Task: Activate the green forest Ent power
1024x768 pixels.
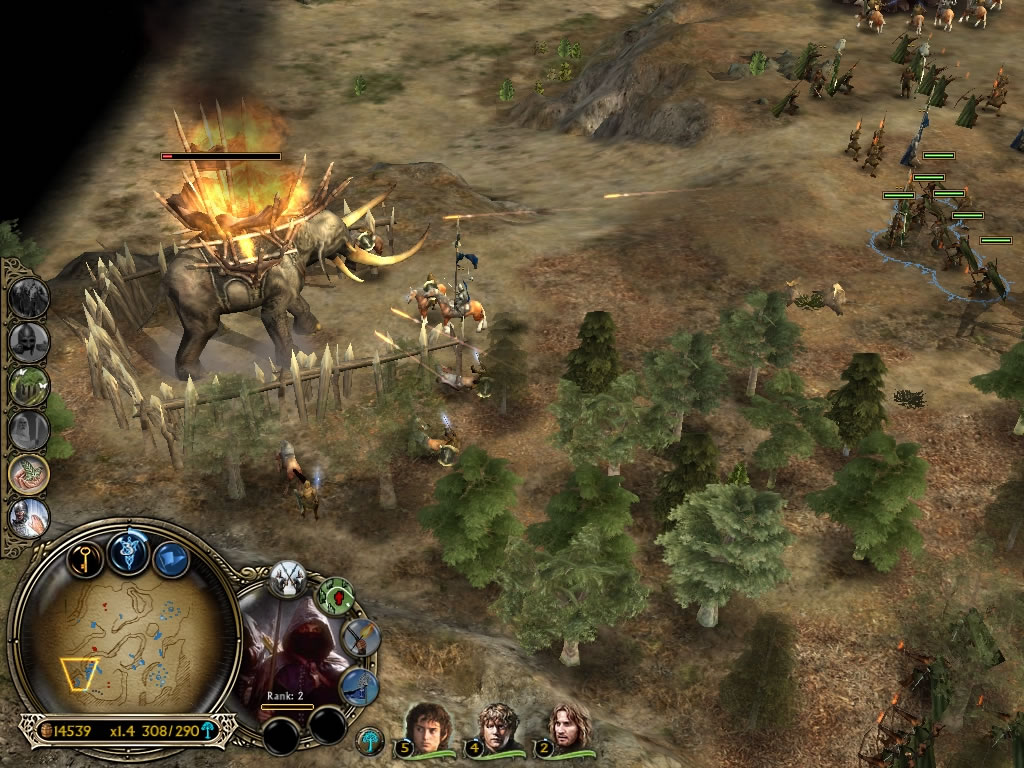Action: coord(29,385)
